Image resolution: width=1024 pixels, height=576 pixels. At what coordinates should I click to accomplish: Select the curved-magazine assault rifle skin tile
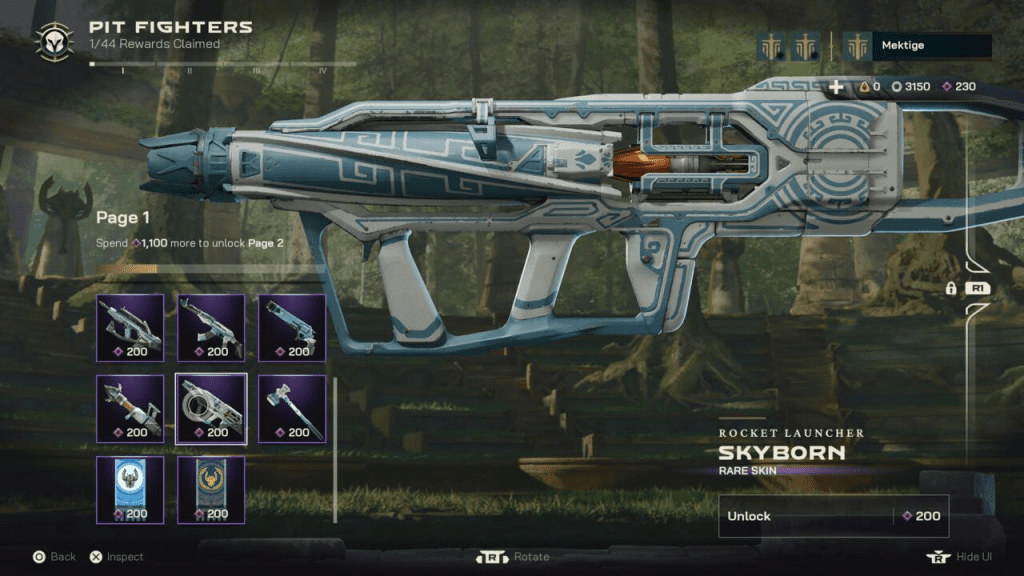pos(211,327)
